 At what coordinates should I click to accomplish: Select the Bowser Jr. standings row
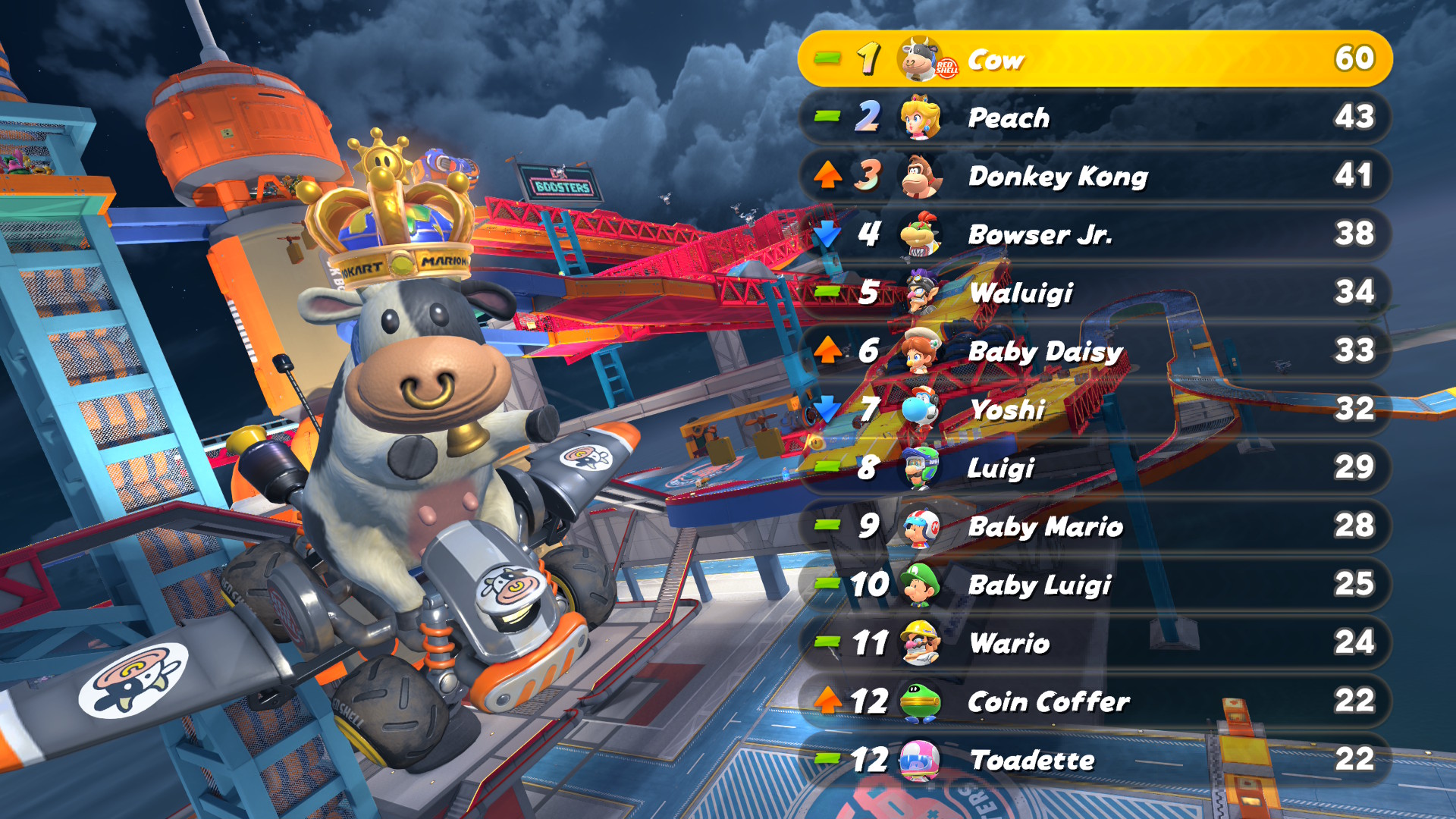pos(1095,234)
